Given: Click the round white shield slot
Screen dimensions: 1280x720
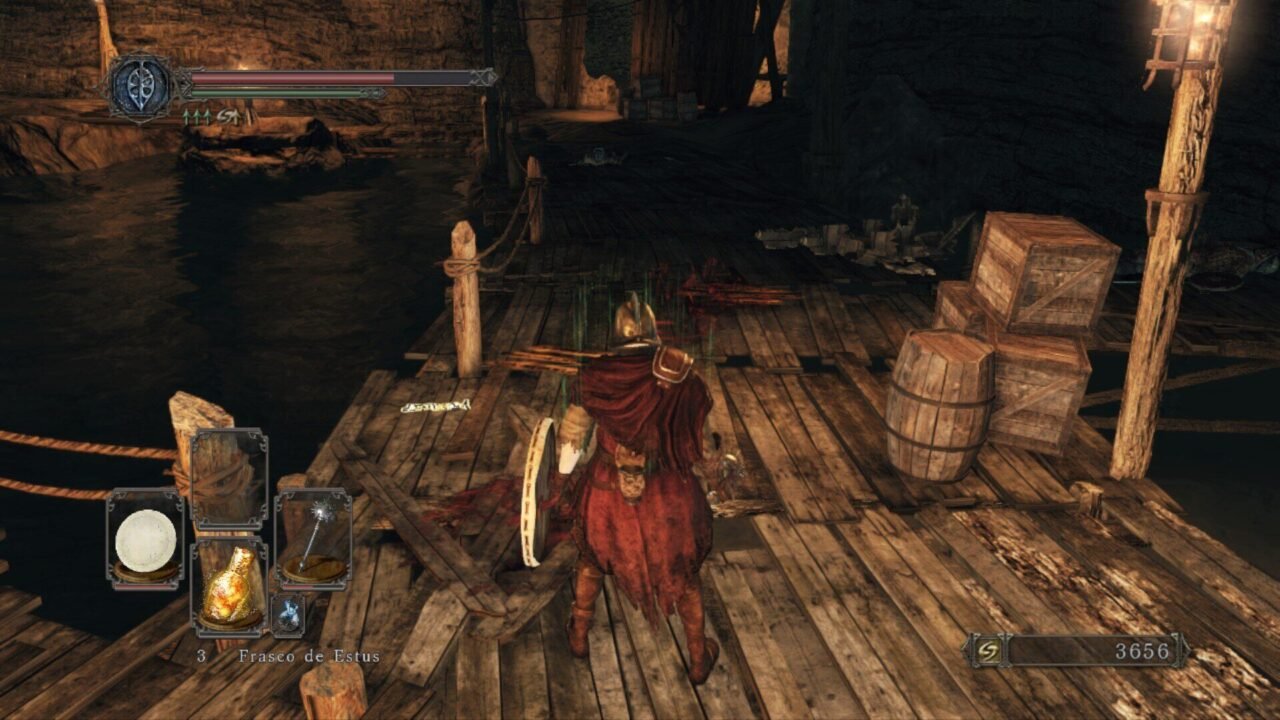Looking at the screenshot, I should (x=145, y=541).
